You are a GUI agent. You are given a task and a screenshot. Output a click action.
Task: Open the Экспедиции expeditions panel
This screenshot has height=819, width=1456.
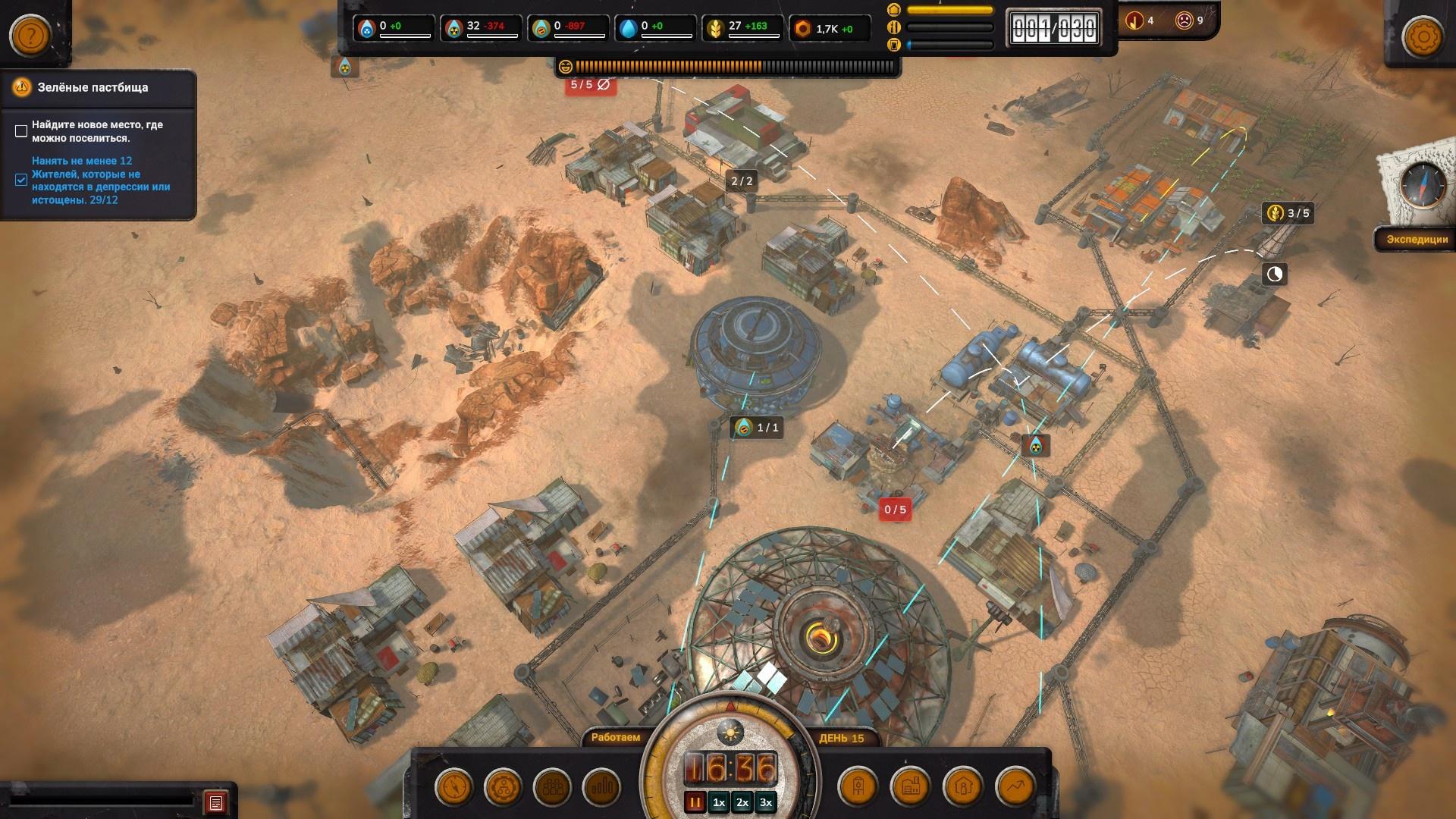1417,239
